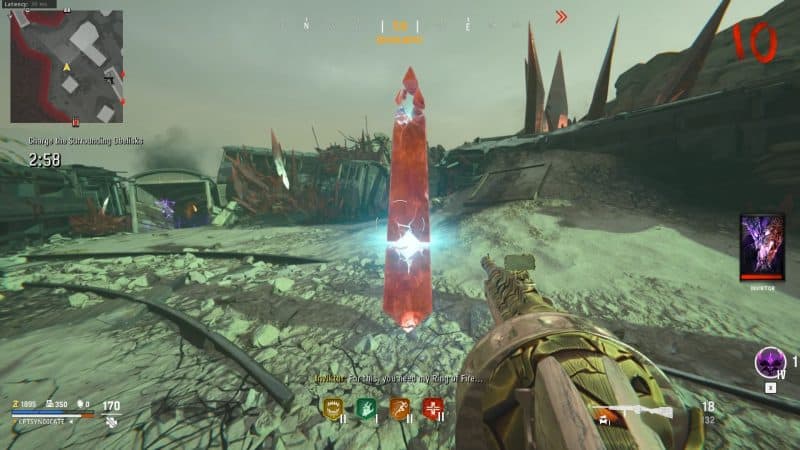800x450 pixels.
Task: Click the Charge the Surrounding Obelisks objective
Action: pyautogui.click(x=62, y=143)
